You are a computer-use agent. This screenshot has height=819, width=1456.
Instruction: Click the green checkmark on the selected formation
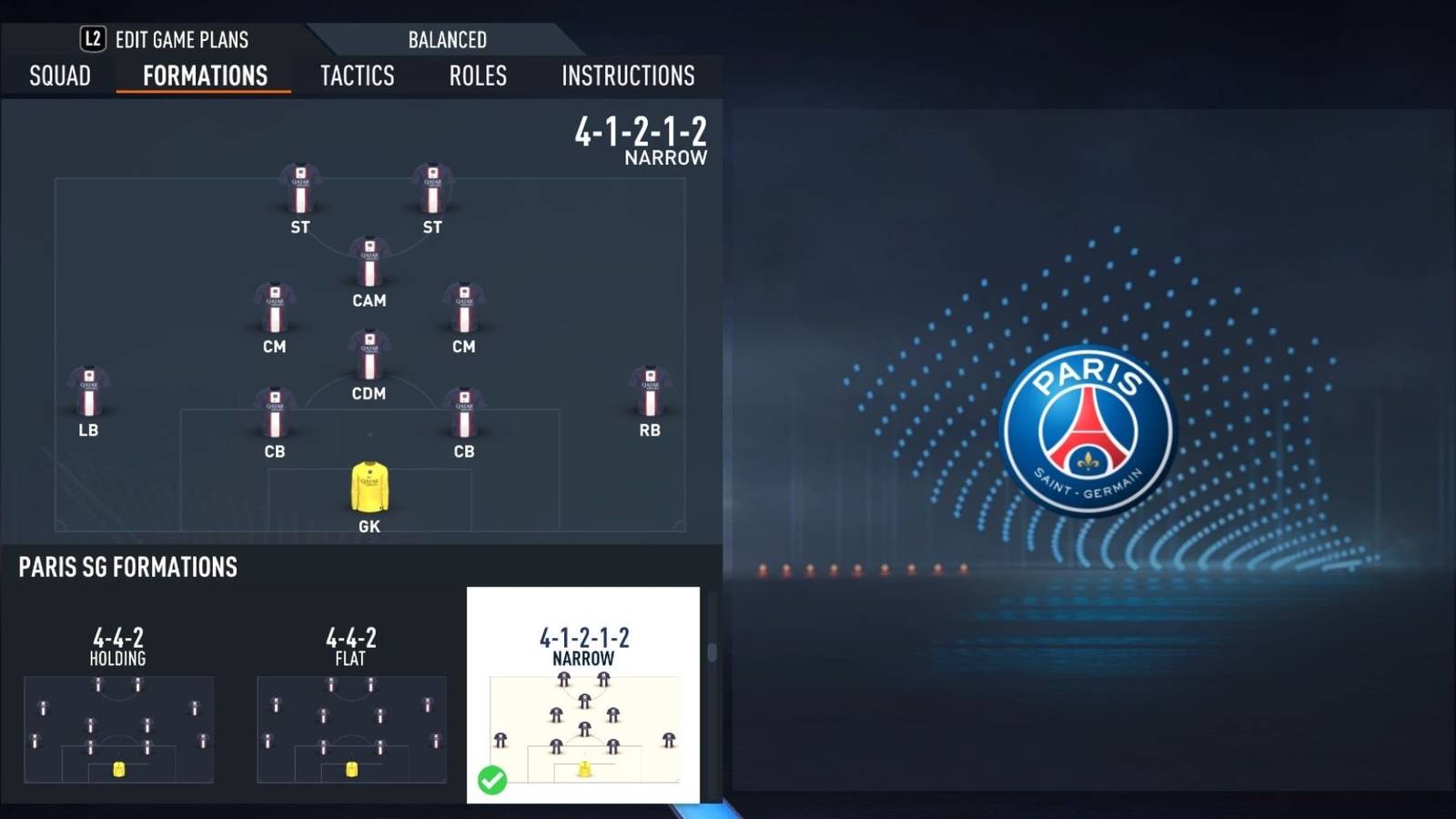click(x=494, y=778)
